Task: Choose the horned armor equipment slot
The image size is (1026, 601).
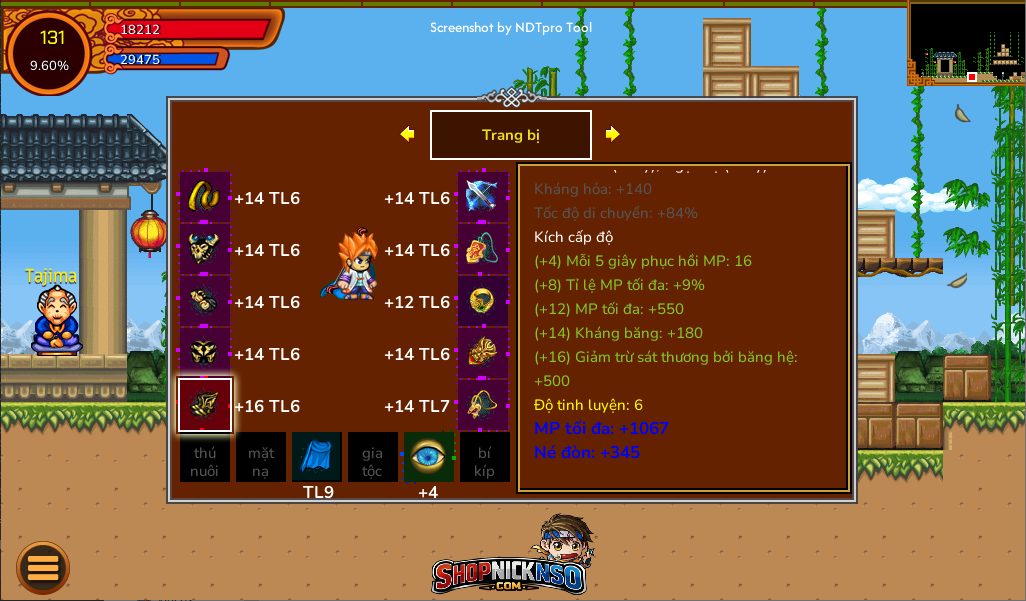Action: 205,249
